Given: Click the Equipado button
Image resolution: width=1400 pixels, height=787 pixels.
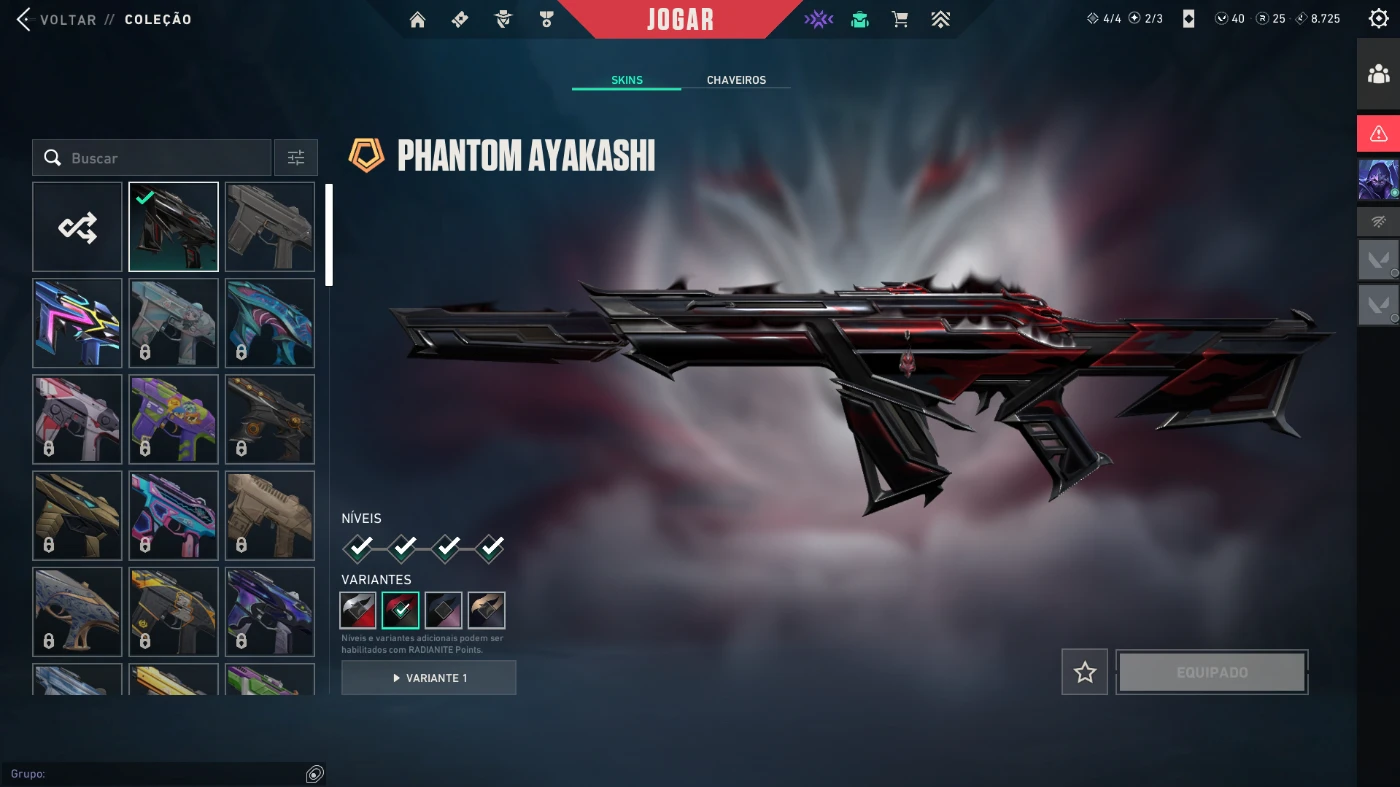Looking at the screenshot, I should 1212,672.
